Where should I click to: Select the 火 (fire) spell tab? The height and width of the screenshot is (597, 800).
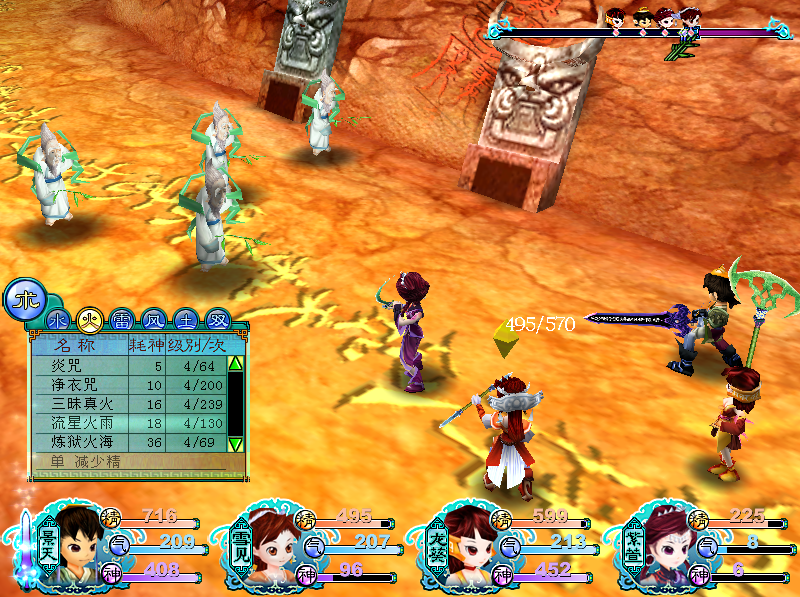coord(90,320)
